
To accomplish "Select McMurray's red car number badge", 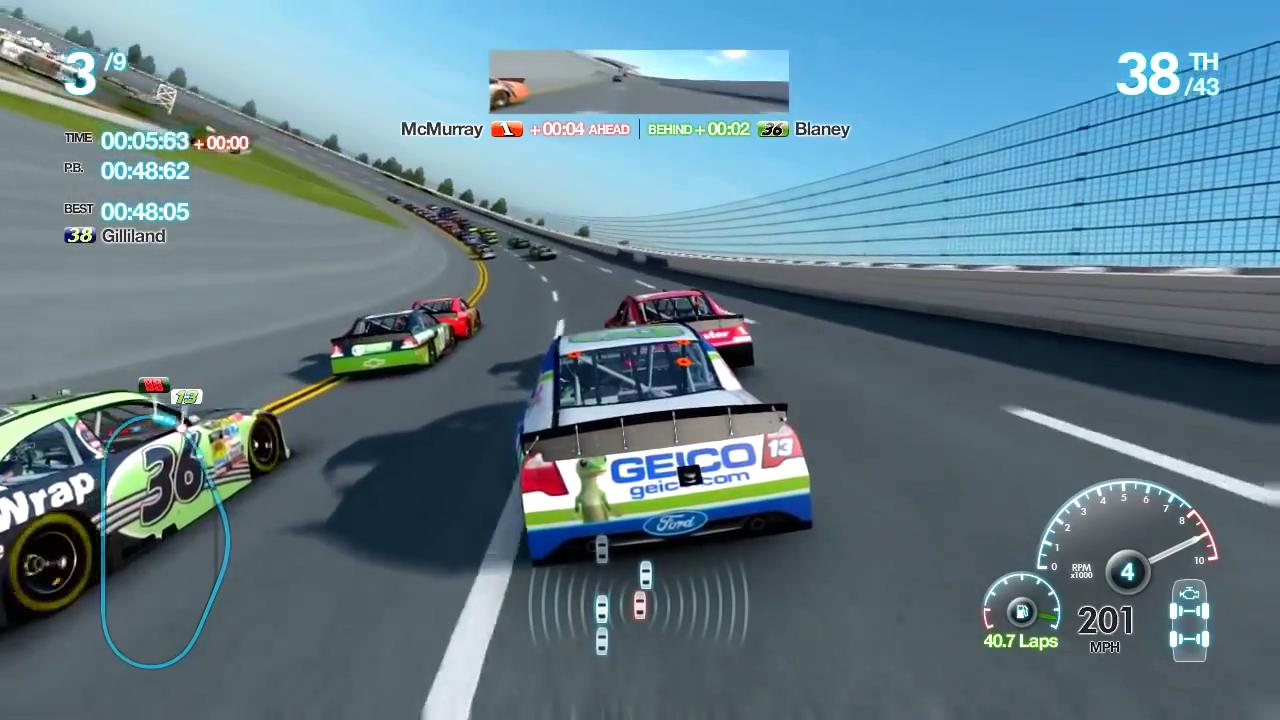I will click(x=506, y=129).
